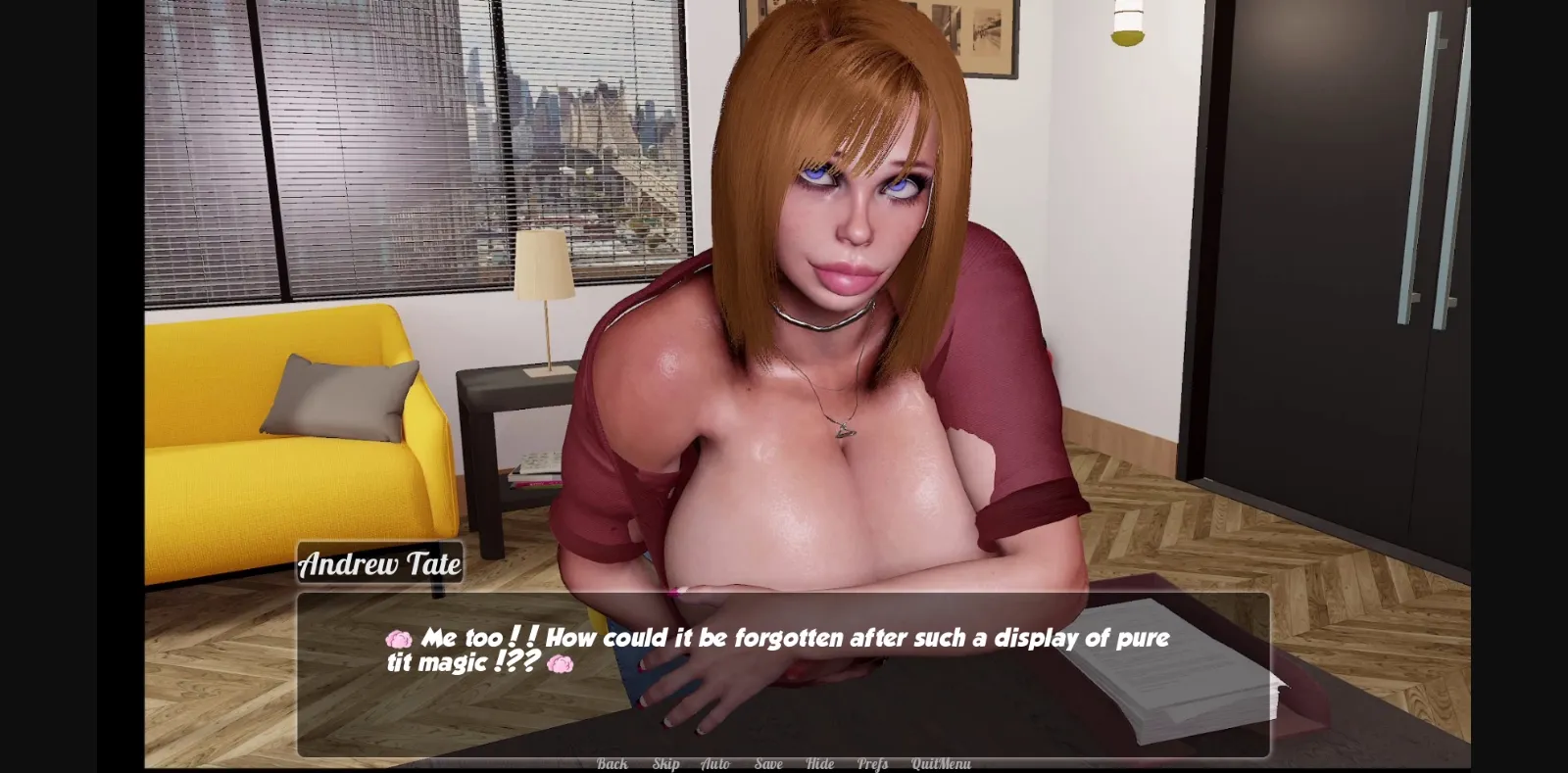The height and width of the screenshot is (773, 1568).
Task: Toggle Skip mode to fast-forward dialogue
Action: [664, 762]
